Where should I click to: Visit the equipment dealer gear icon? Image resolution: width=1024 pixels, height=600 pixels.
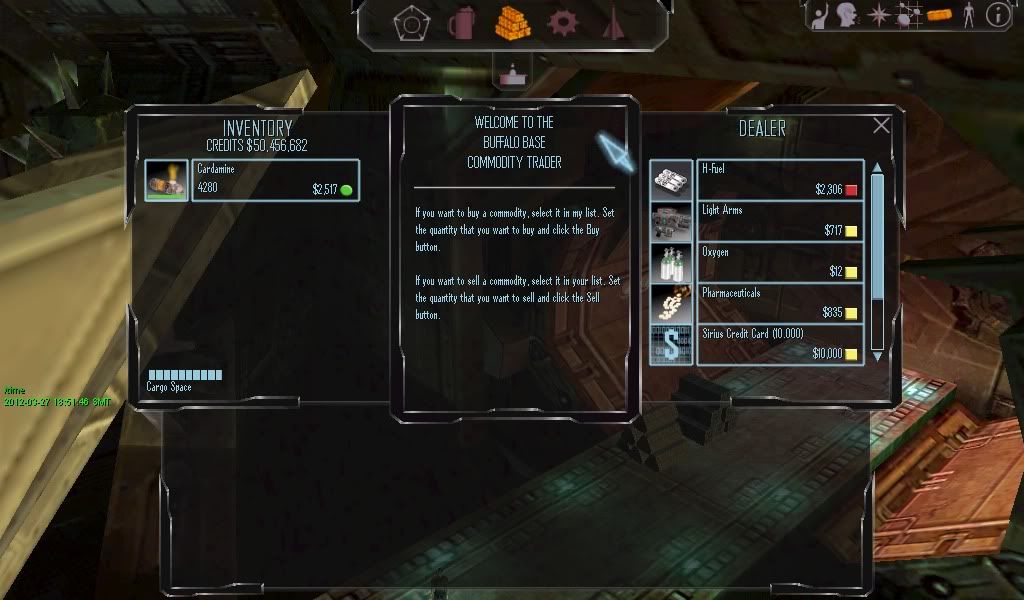563,22
